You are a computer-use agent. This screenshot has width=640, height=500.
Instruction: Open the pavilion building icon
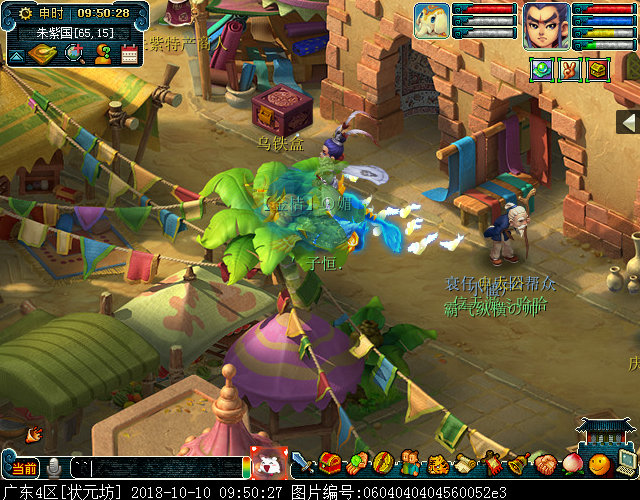(606, 432)
